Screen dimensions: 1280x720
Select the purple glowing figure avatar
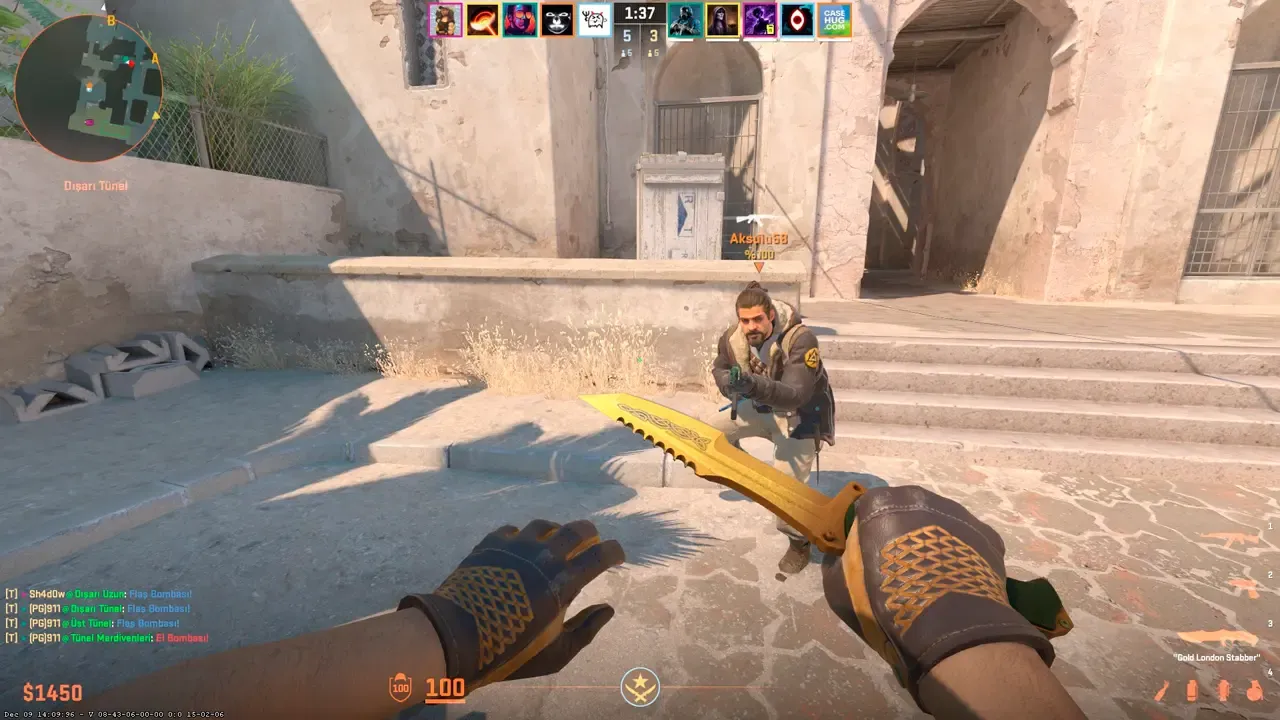(760, 20)
